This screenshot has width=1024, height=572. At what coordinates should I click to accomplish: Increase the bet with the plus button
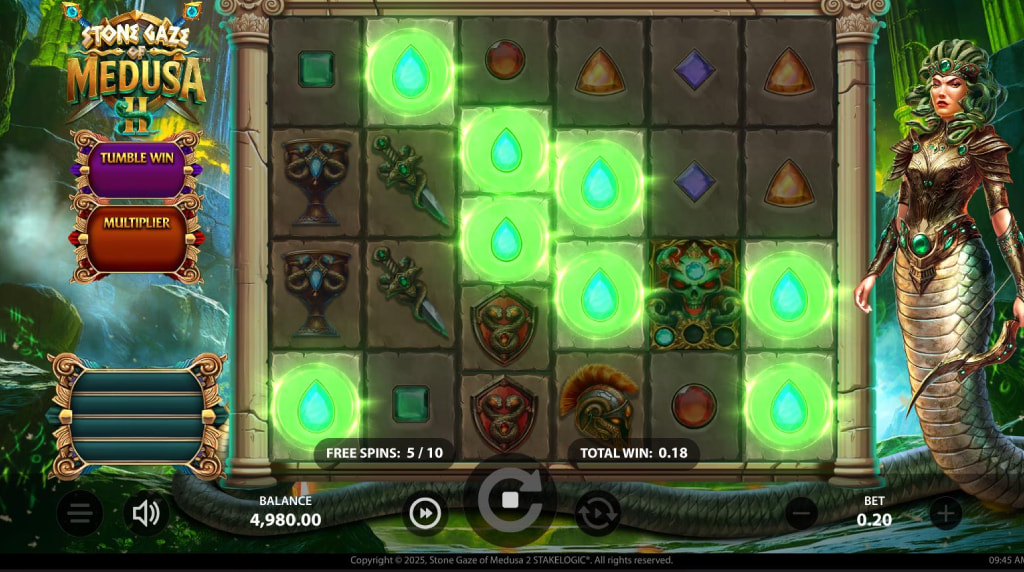tap(945, 514)
